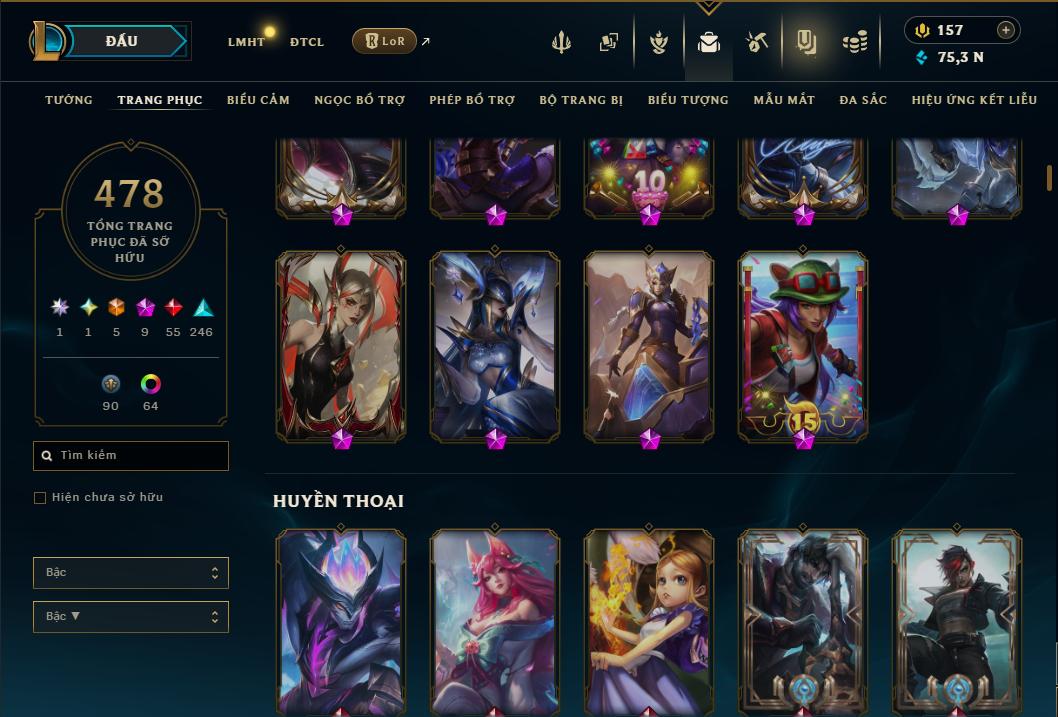The height and width of the screenshot is (717, 1058).
Task: Open the loot hammer icon
Action: [x=757, y=42]
